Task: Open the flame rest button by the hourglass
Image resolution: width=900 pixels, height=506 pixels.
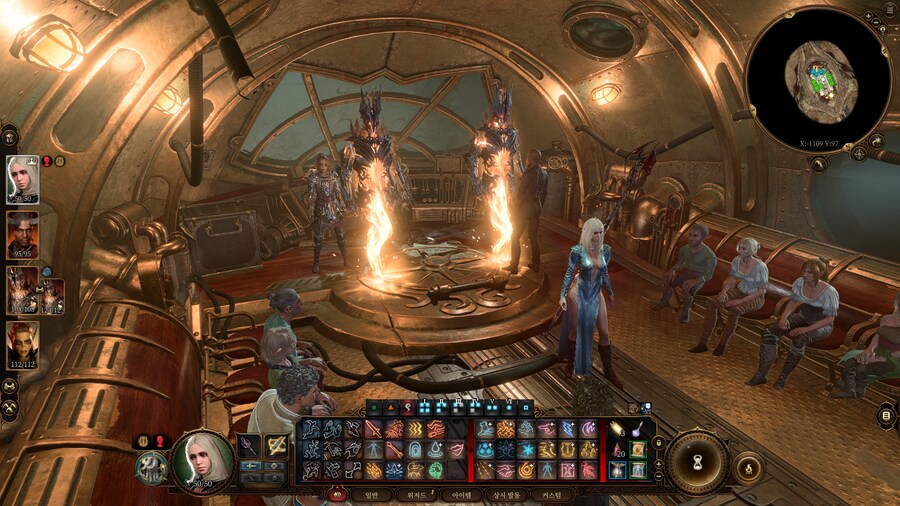Action: tap(747, 466)
